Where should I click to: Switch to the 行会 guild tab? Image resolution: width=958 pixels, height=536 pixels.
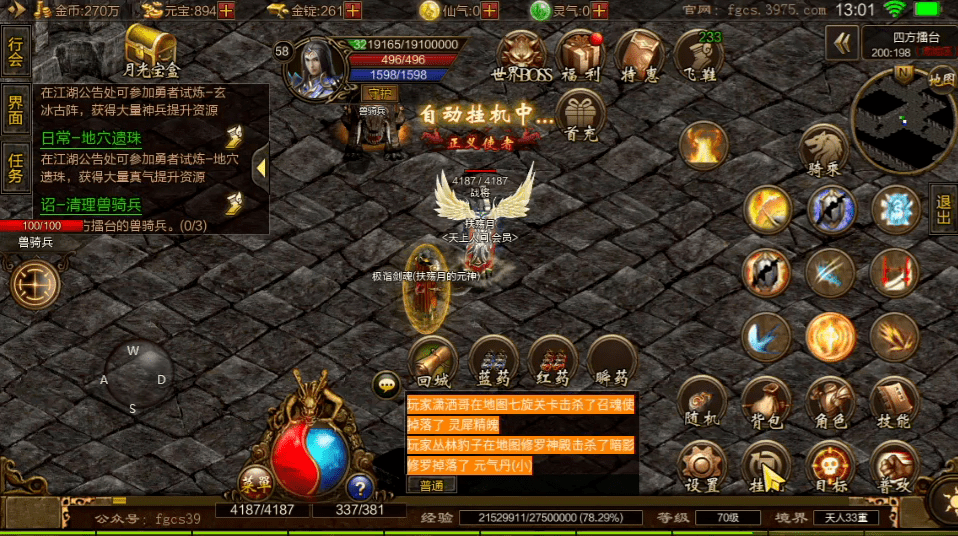pyautogui.click(x=15, y=51)
